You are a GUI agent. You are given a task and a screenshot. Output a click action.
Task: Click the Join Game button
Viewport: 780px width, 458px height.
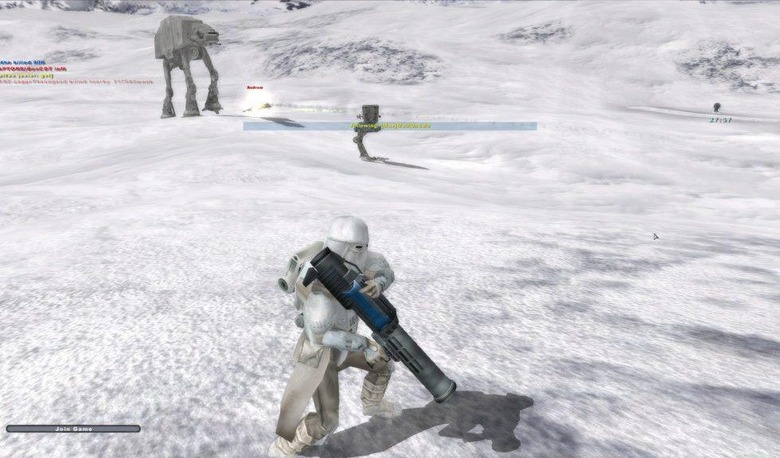(x=73, y=429)
